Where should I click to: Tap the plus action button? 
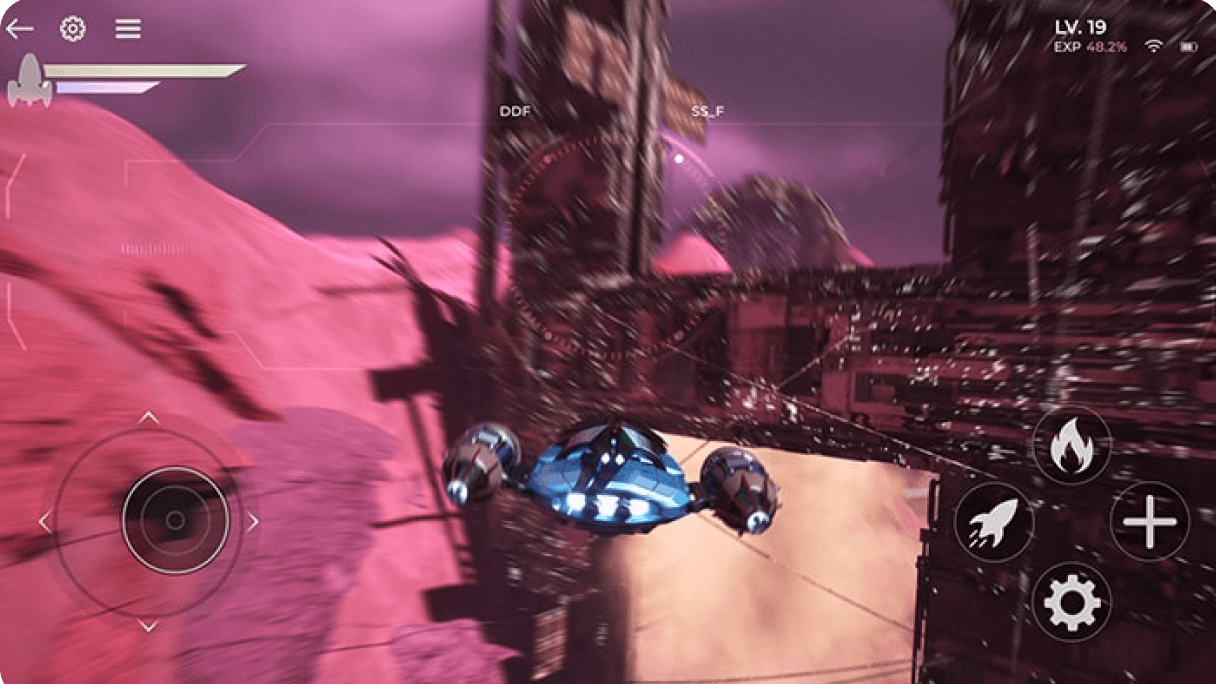click(1149, 522)
